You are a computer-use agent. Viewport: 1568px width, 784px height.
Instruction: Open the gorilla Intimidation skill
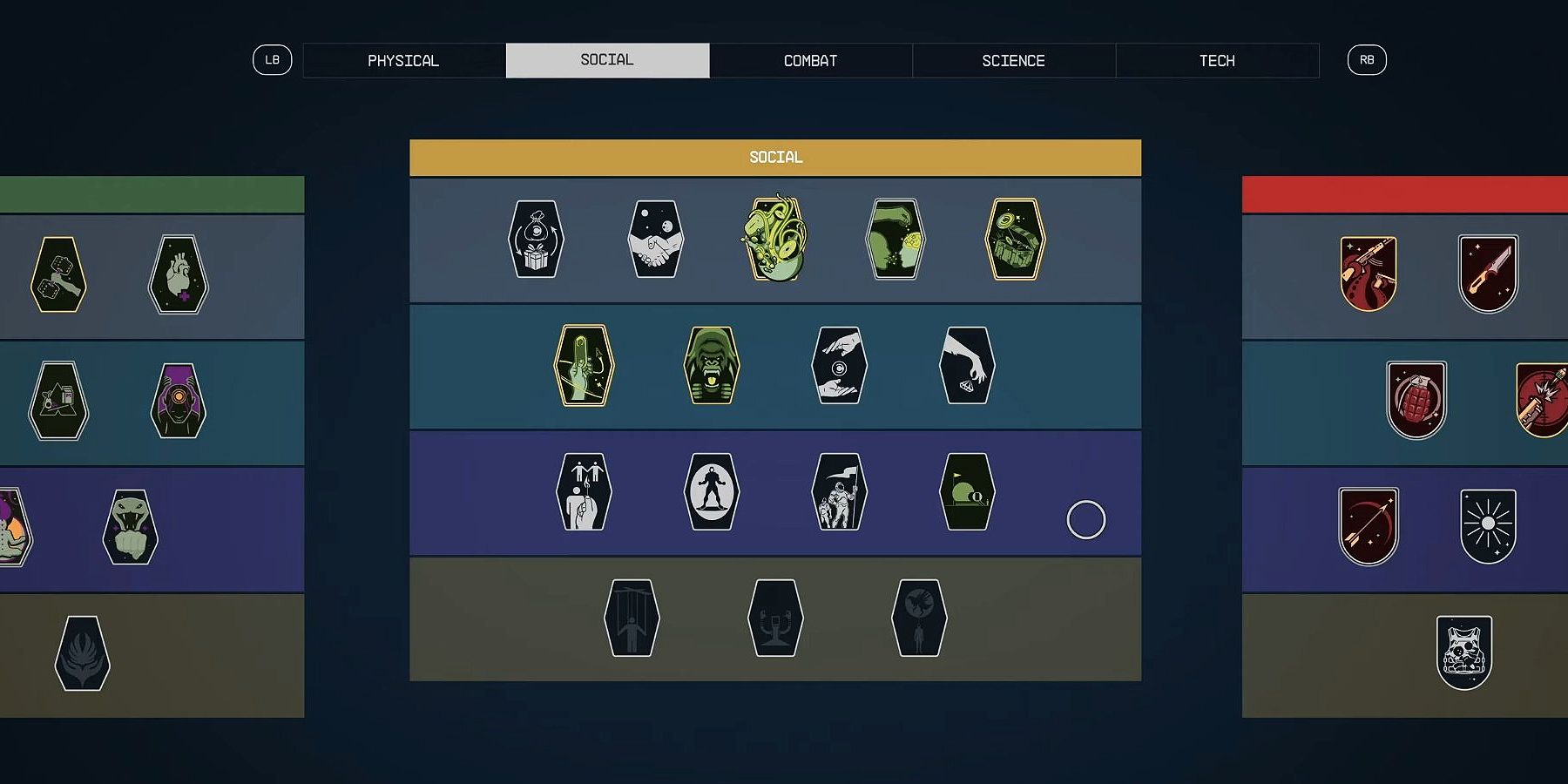tap(713, 366)
